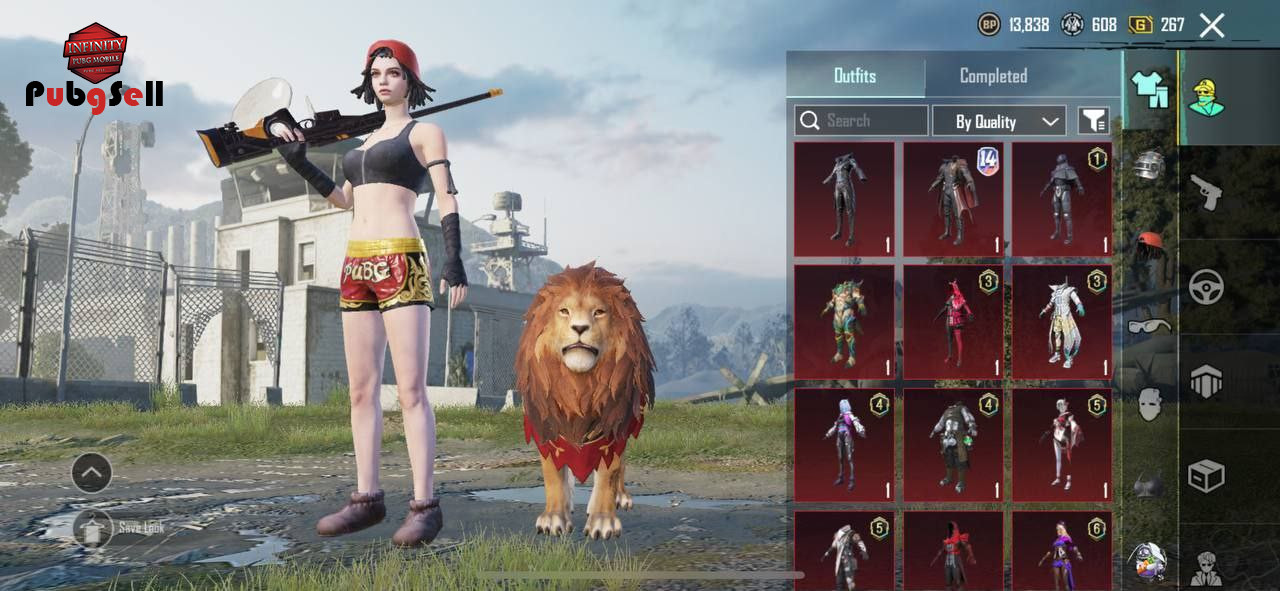Open the face mask category

click(x=1150, y=404)
